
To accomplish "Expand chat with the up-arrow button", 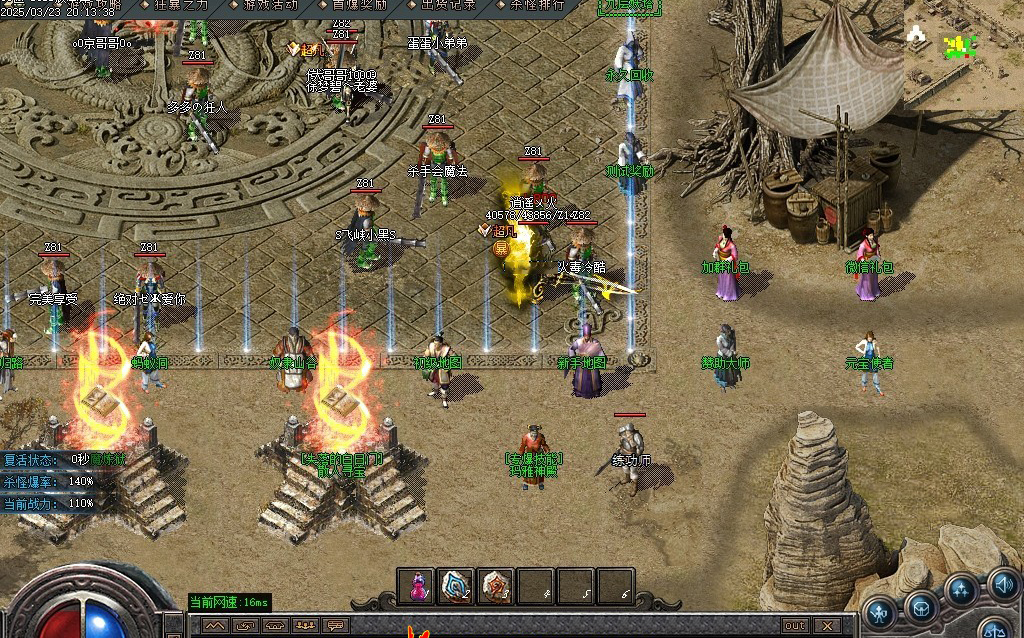I will [213, 626].
